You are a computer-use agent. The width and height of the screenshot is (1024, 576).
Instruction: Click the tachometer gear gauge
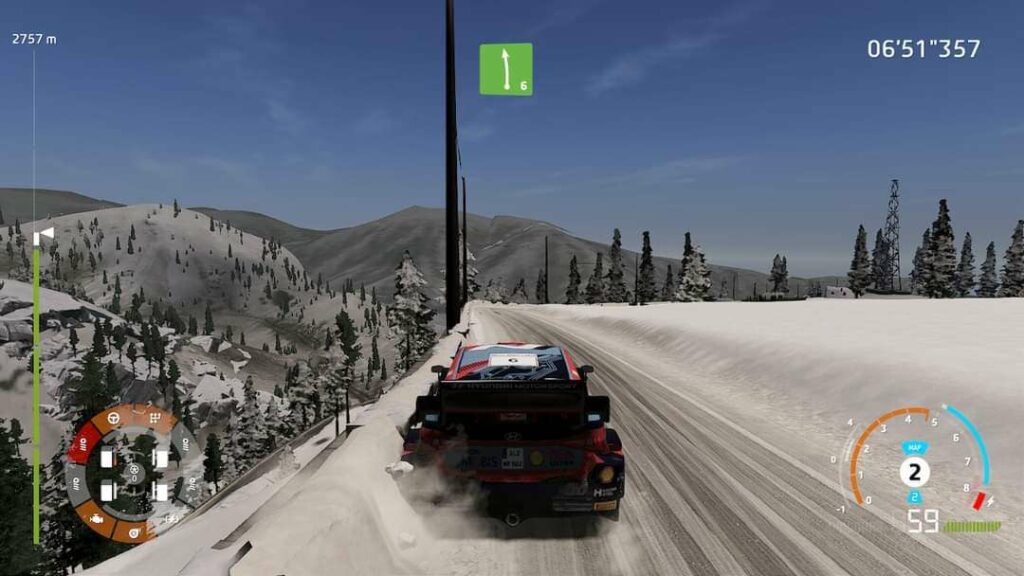915,468
